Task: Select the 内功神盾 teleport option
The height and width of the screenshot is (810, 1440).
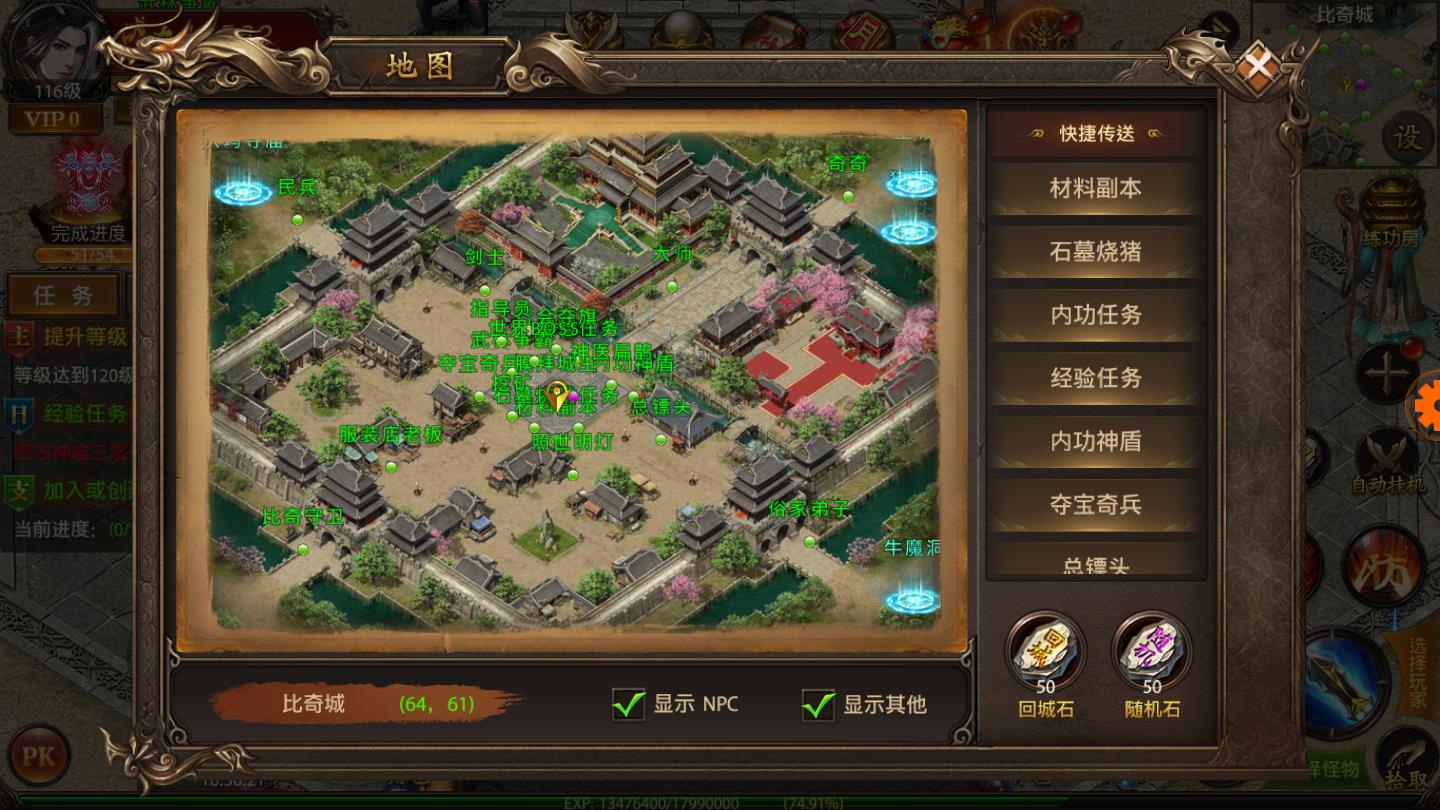Action: [1094, 441]
